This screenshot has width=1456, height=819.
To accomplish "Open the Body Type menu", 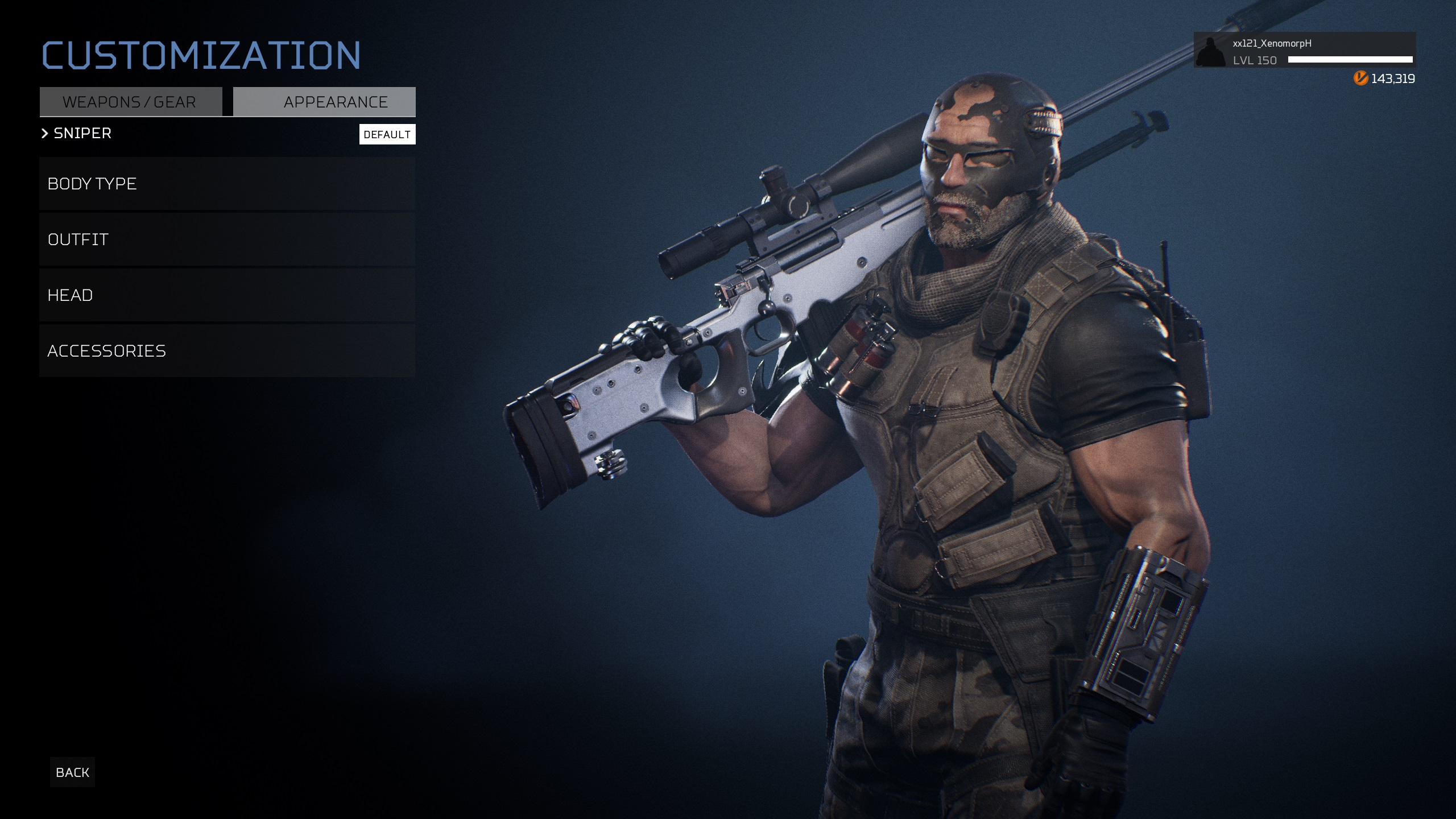I will [x=227, y=184].
